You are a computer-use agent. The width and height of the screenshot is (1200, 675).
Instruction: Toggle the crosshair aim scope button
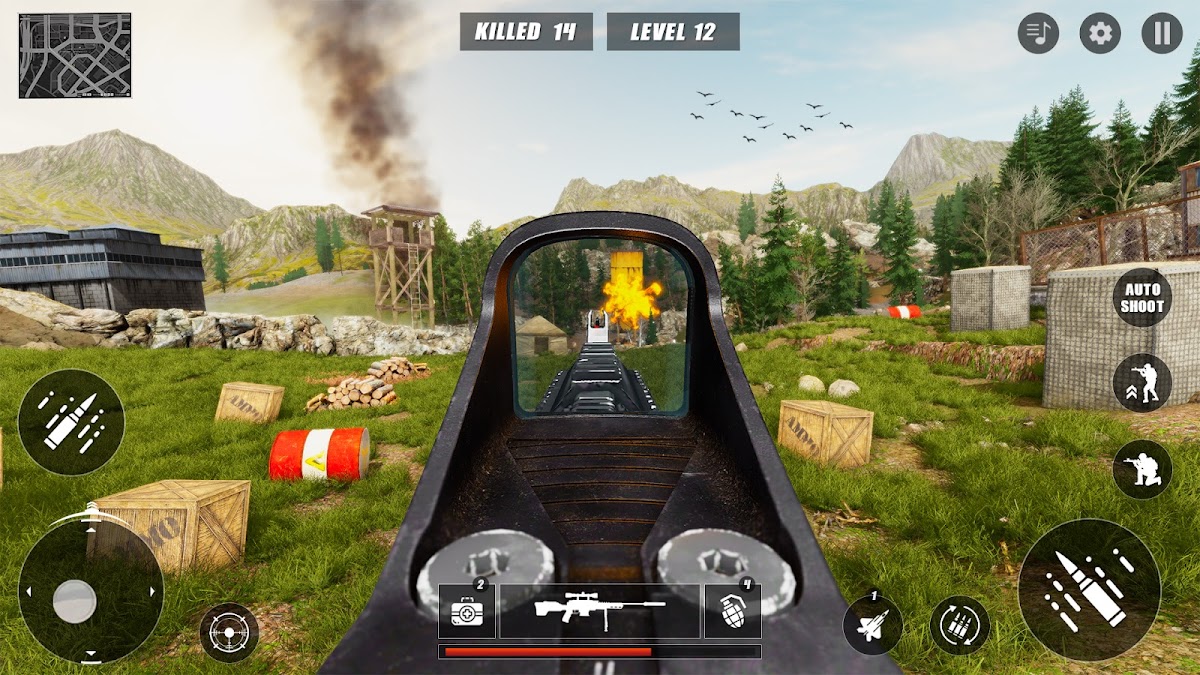[x=229, y=633]
